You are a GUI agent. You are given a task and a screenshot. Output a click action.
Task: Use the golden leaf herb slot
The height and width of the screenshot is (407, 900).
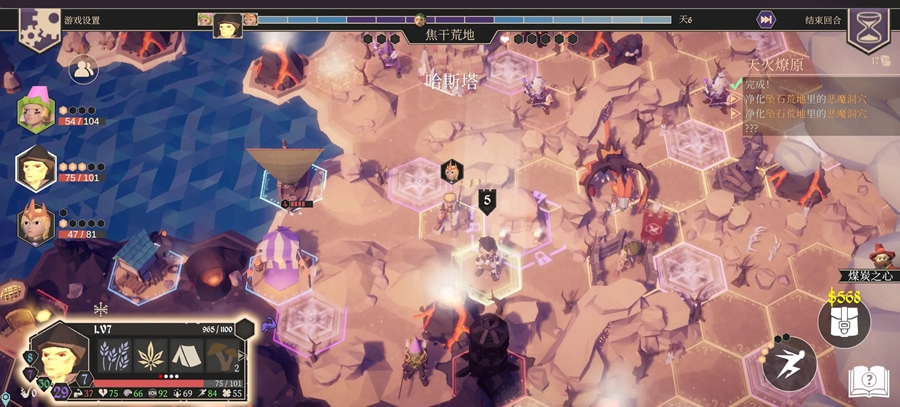pyautogui.click(x=150, y=357)
